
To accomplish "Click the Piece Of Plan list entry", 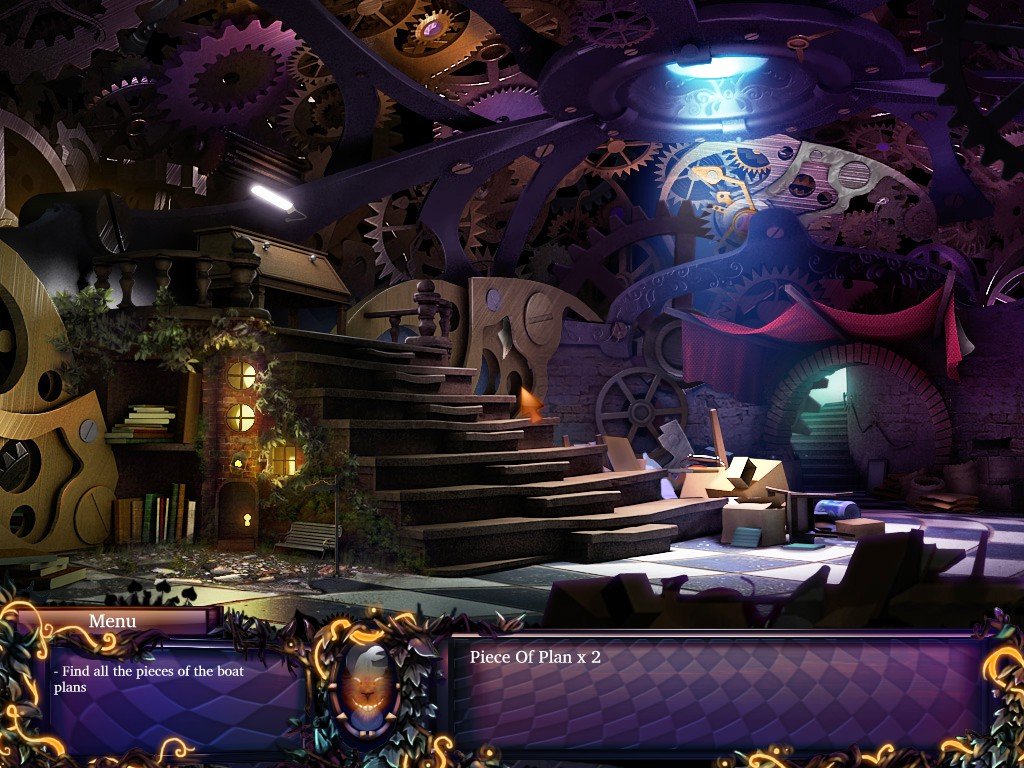I will pos(535,657).
